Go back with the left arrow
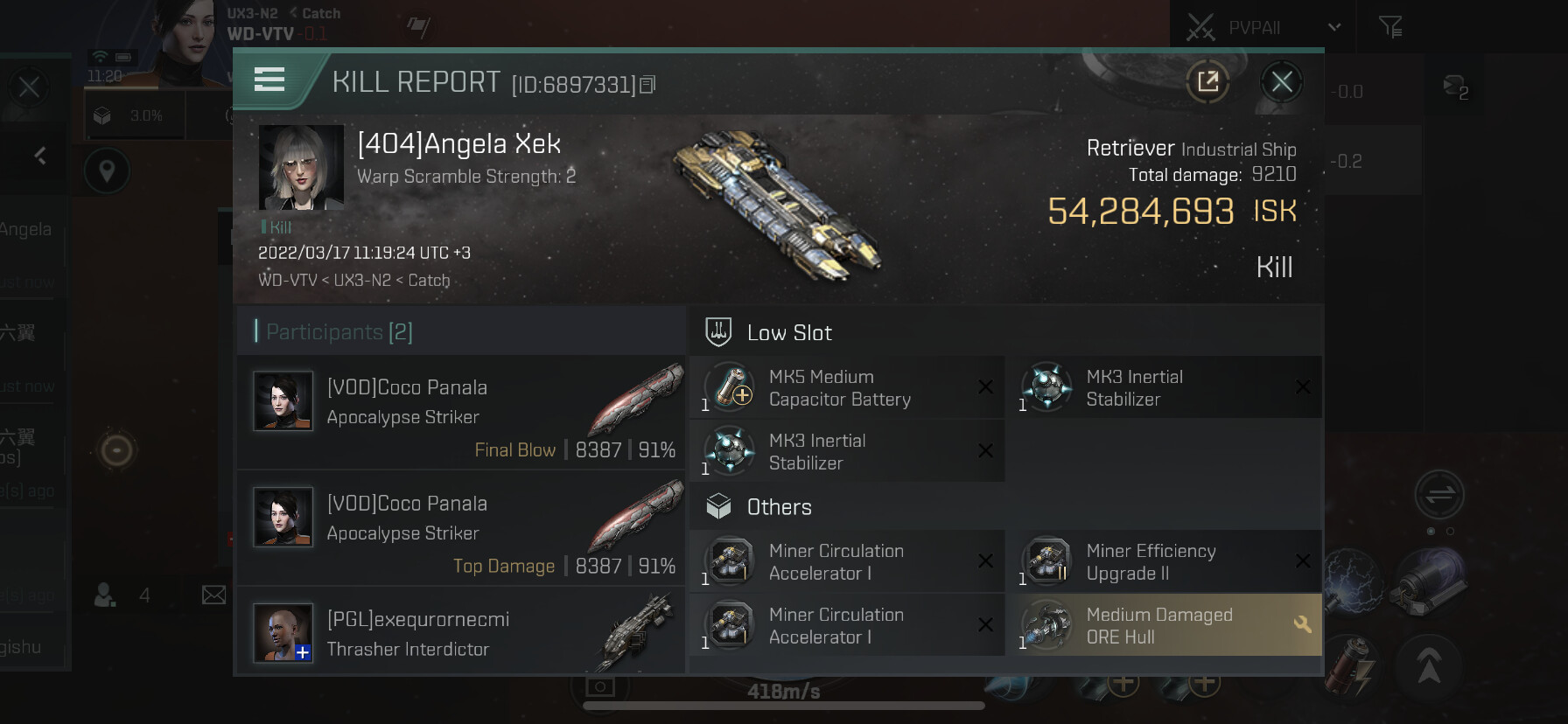The width and height of the screenshot is (1568, 724). coord(40,156)
